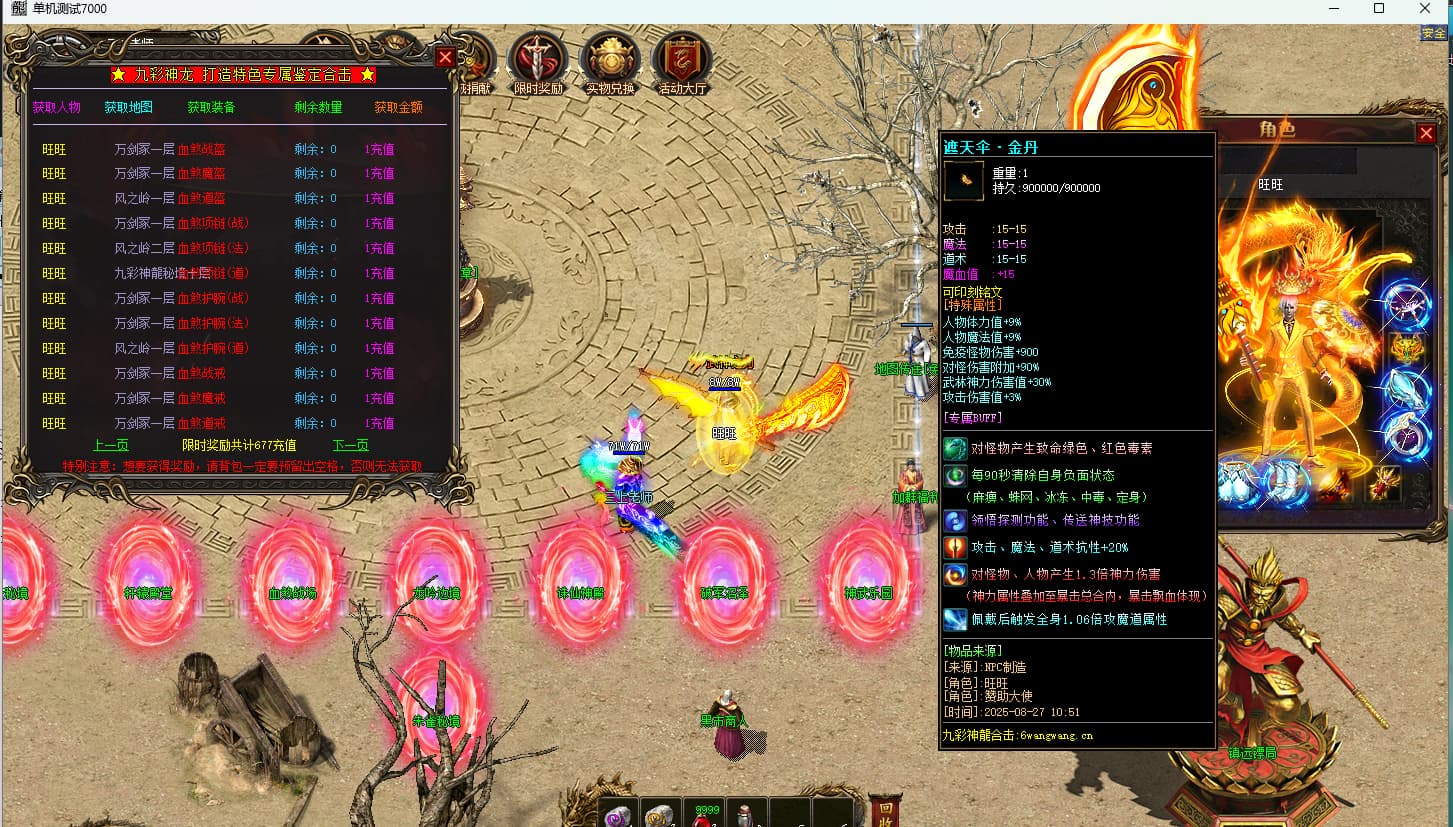Select the 血煞顶链(战) reward row
The height and width of the screenshot is (827, 1453).
tap(215, 223)
